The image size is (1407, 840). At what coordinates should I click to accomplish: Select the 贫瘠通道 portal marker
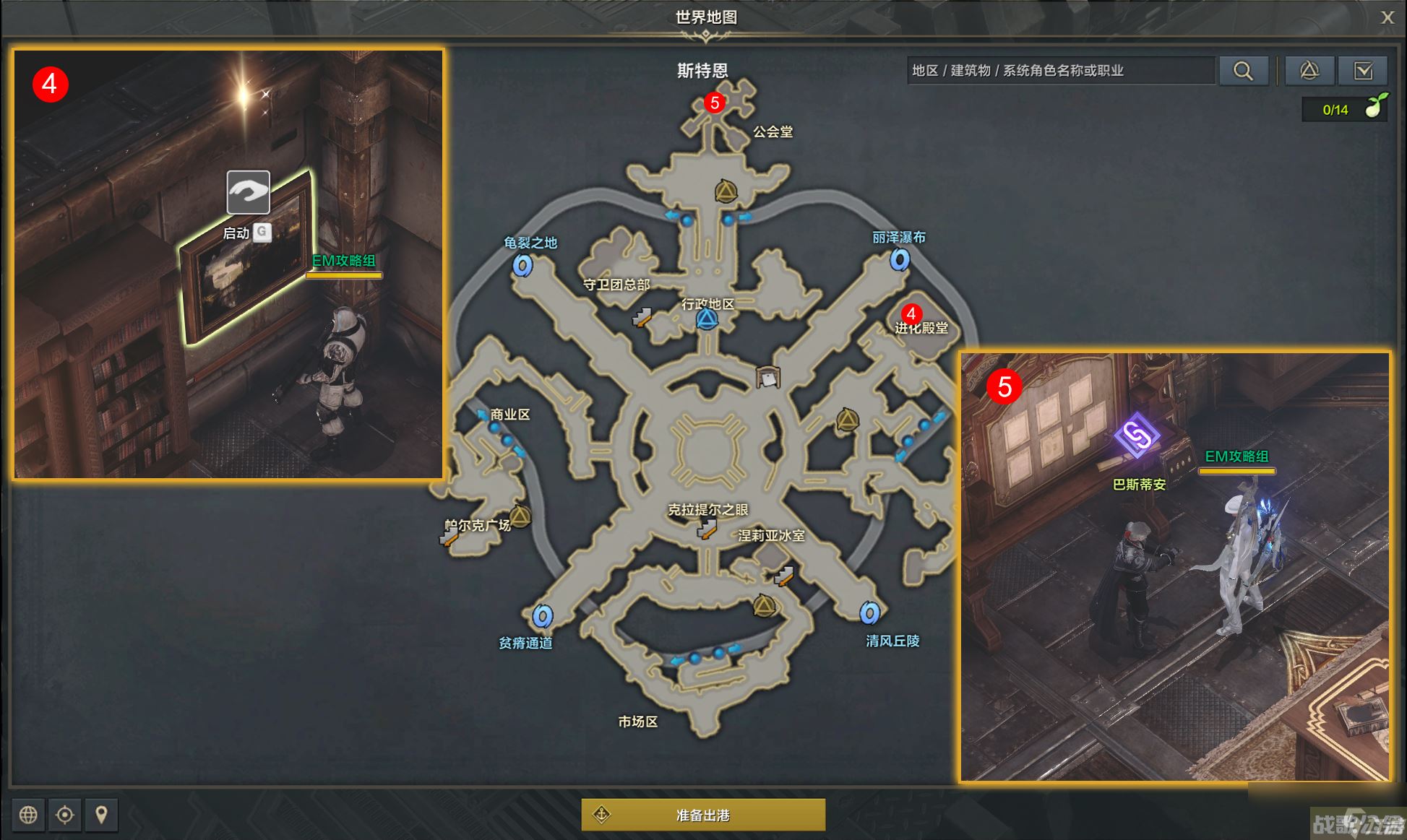(543, 616)
